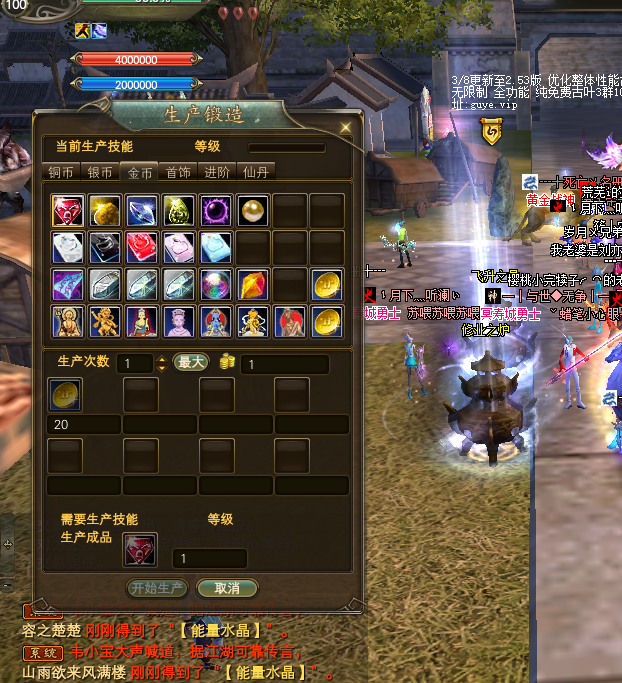Screen dimensions: 622x683
Task: Click the 生产次数 quantity input field
Action: tap(133, 363)
